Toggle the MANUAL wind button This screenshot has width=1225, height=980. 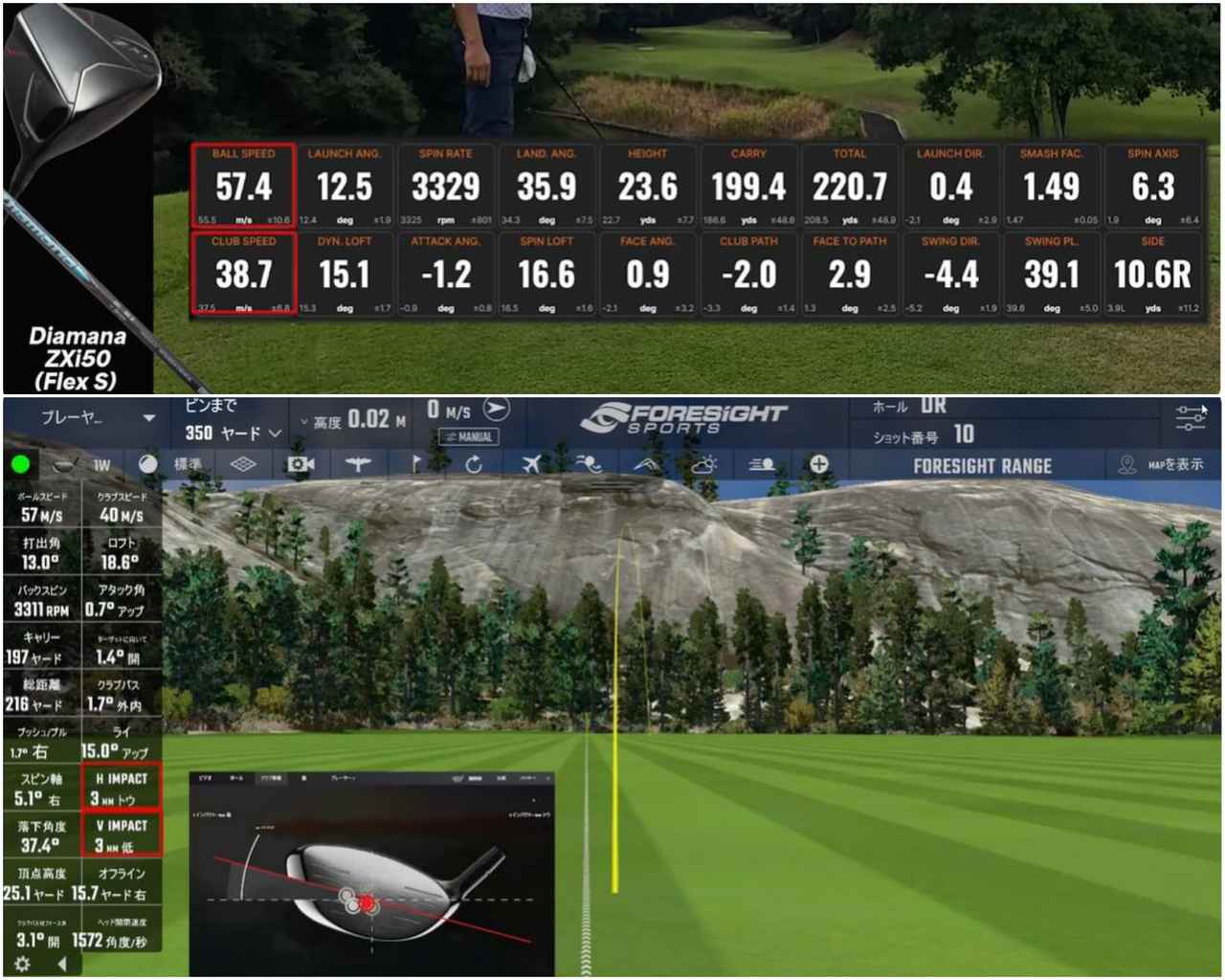467,436
